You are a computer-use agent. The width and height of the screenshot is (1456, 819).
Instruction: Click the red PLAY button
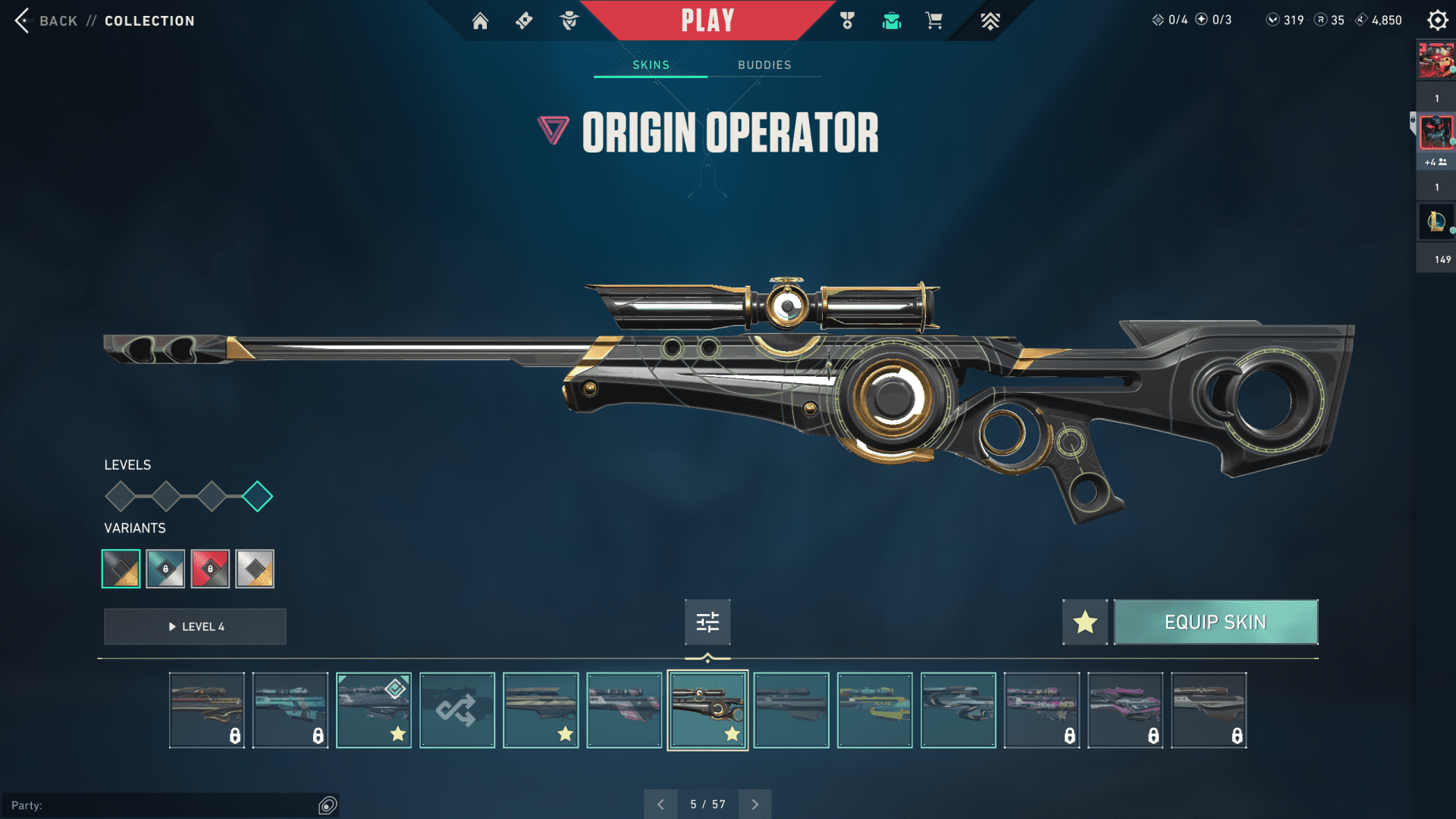pyautogui.click(x=707, y=20)
